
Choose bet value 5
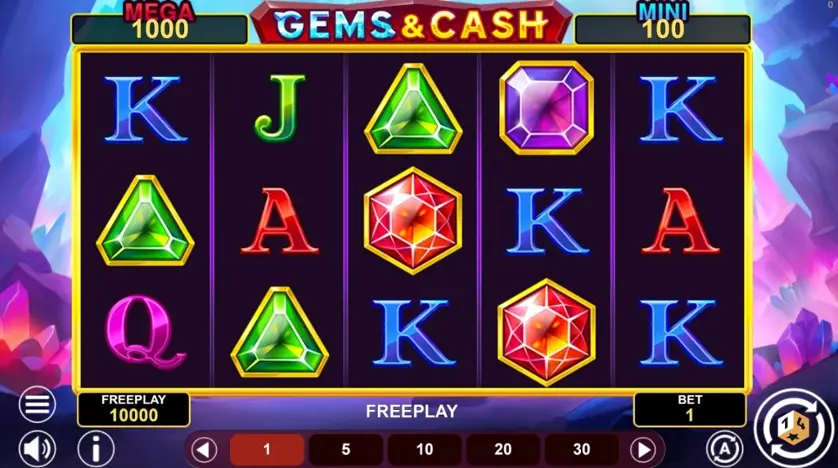[345, 450]
